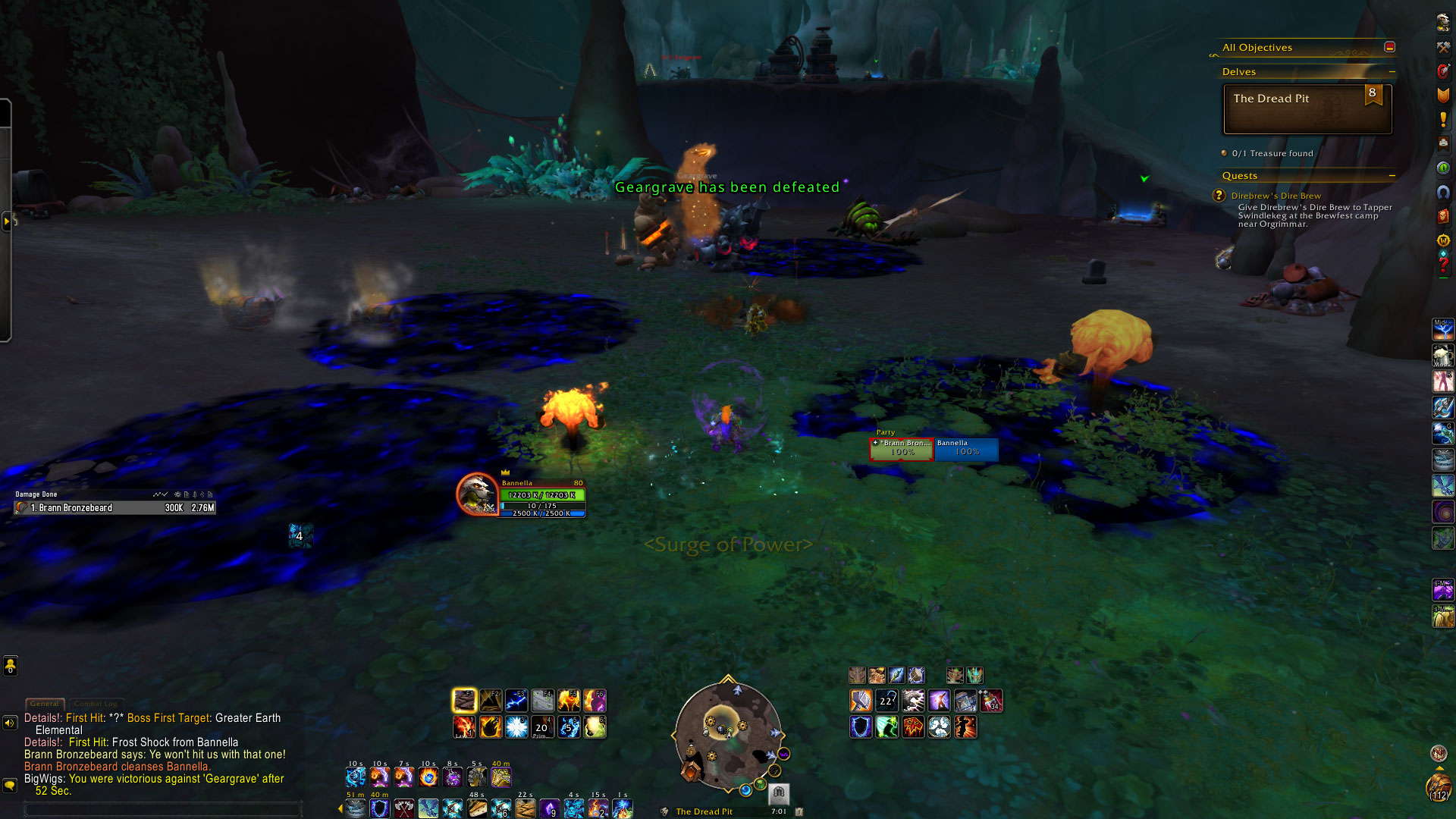1456x819 pixels.
Task: Open the Direbrew's Dire Brew quest
Action: 1276,196
